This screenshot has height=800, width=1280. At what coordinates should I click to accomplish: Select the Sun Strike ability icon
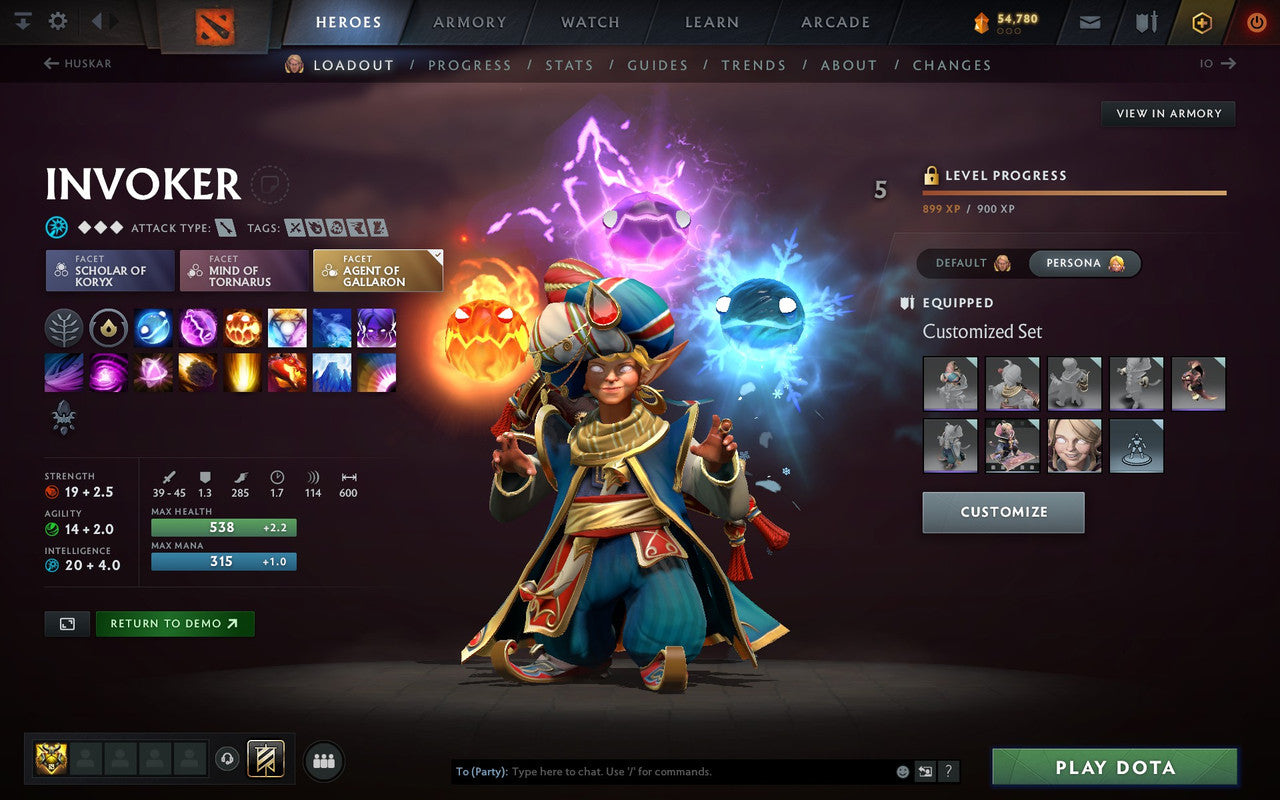click(x=242, y=373)
